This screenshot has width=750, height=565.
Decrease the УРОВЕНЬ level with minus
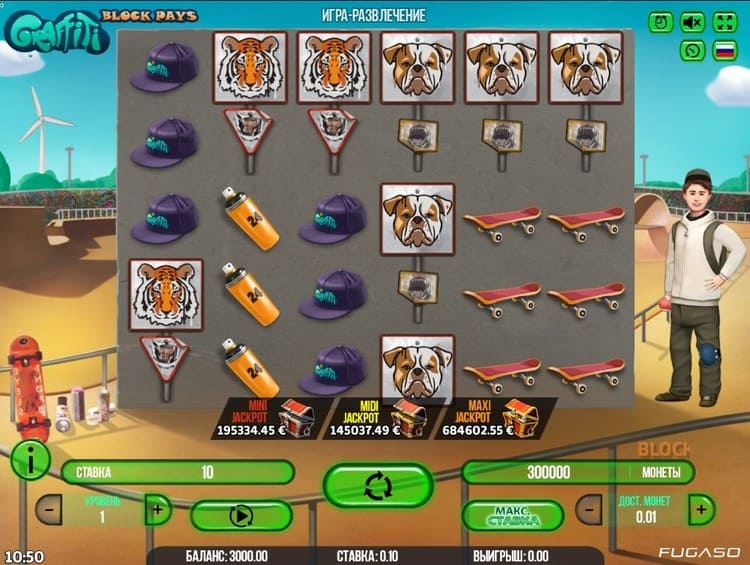click(x=48, y=509)
